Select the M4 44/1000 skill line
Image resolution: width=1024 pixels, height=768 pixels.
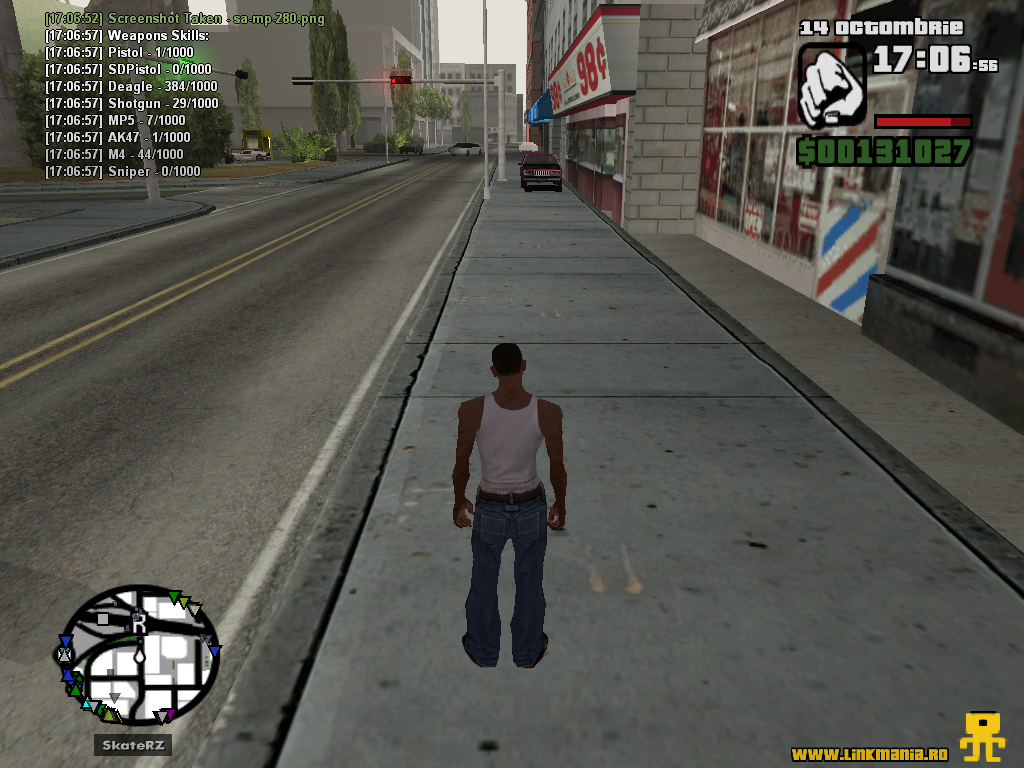[114, 155]
